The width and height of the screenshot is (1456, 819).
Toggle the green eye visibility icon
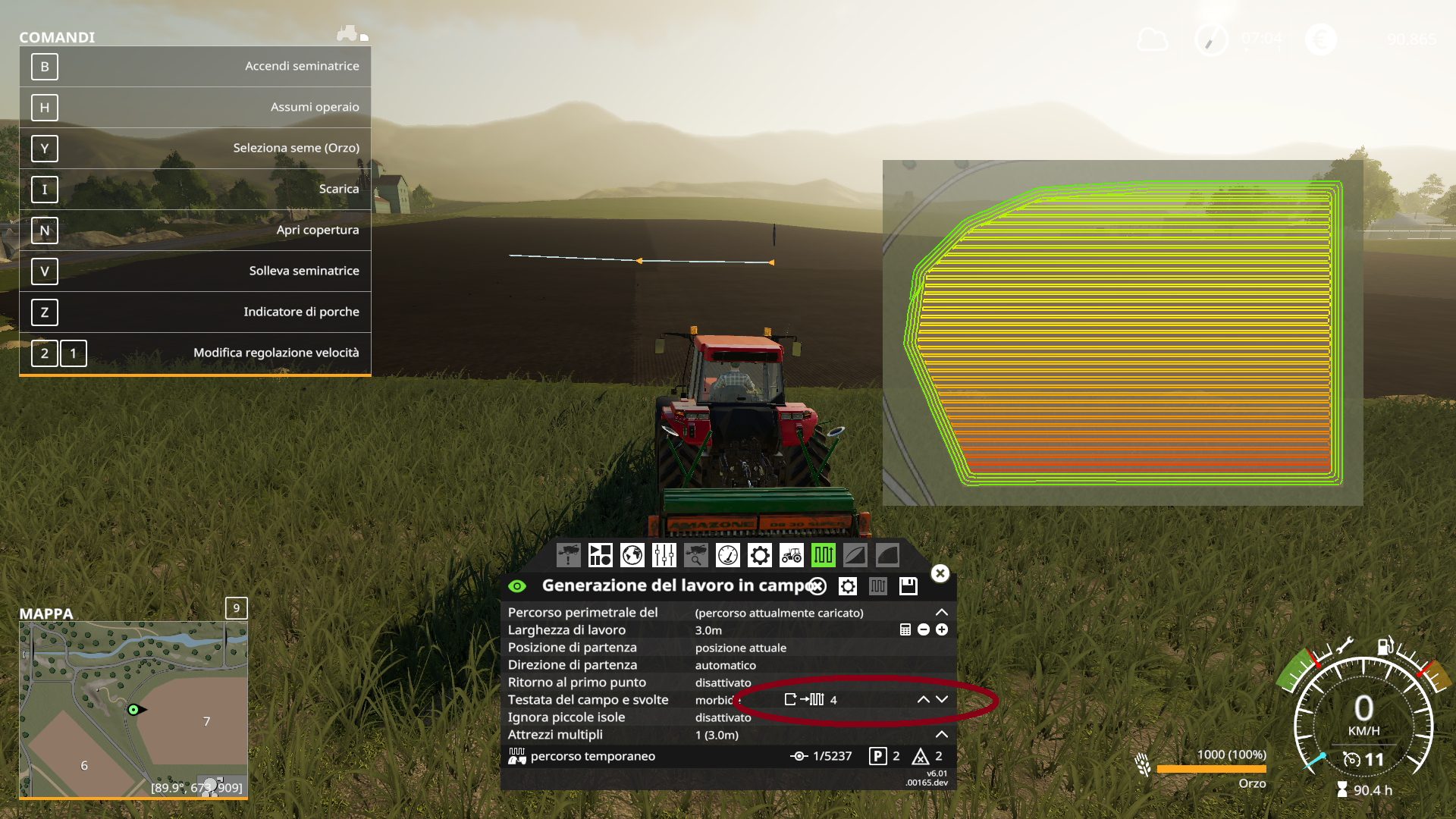[x=518, y=585]
